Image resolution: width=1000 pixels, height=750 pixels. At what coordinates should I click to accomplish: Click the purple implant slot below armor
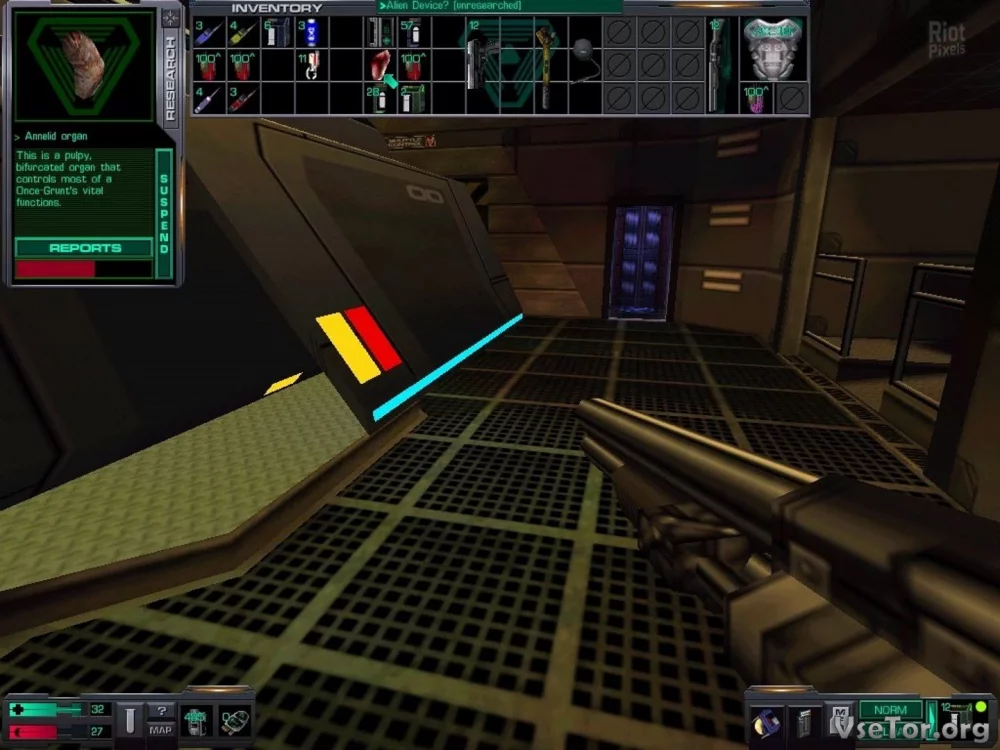757,98
